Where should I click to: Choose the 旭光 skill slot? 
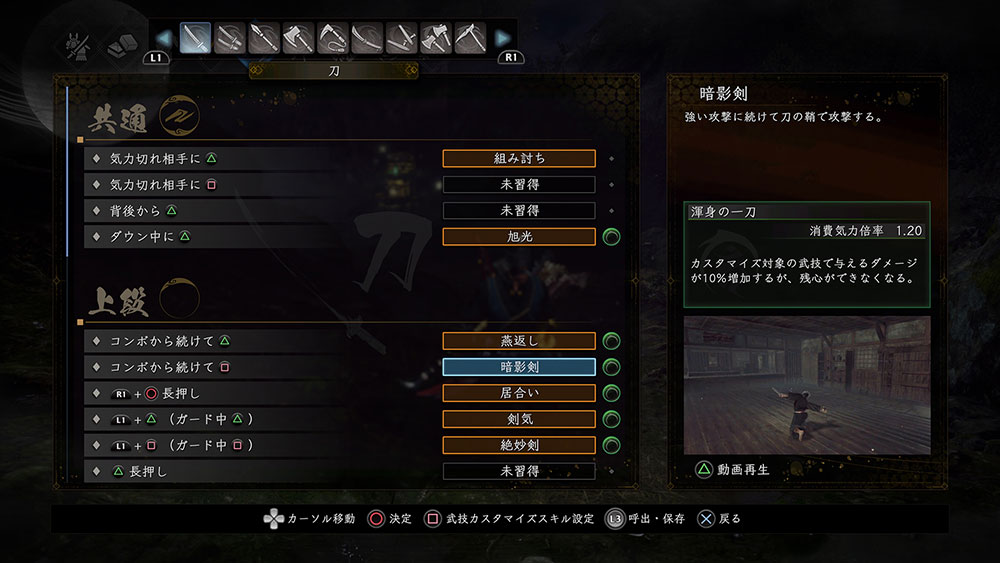[x=519, y=237]
